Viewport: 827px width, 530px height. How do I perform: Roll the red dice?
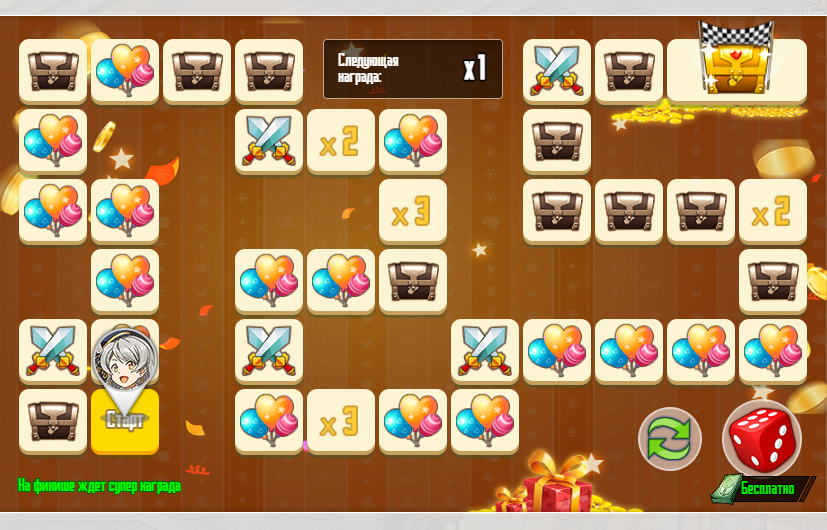pos(762,438)
